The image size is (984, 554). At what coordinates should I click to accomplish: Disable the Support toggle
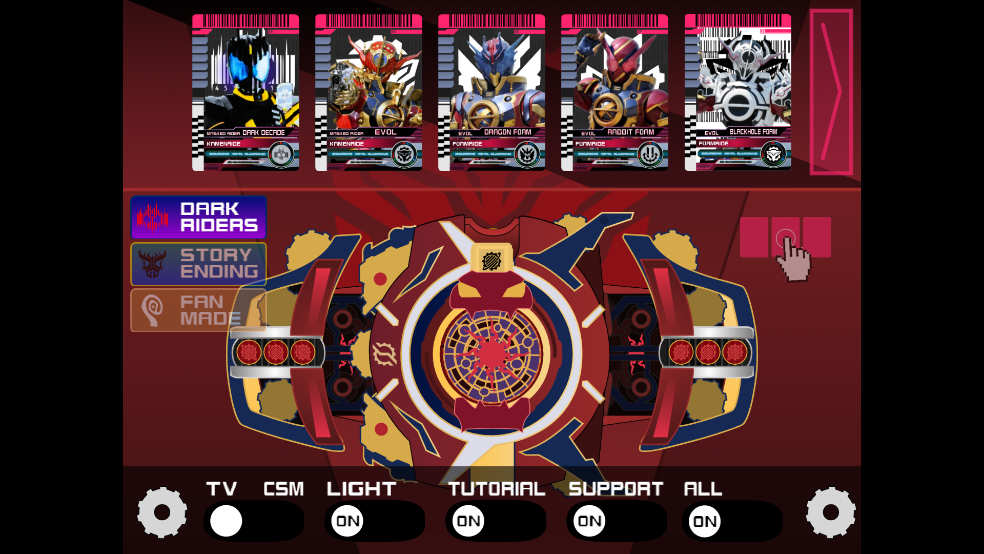point(616,521)
